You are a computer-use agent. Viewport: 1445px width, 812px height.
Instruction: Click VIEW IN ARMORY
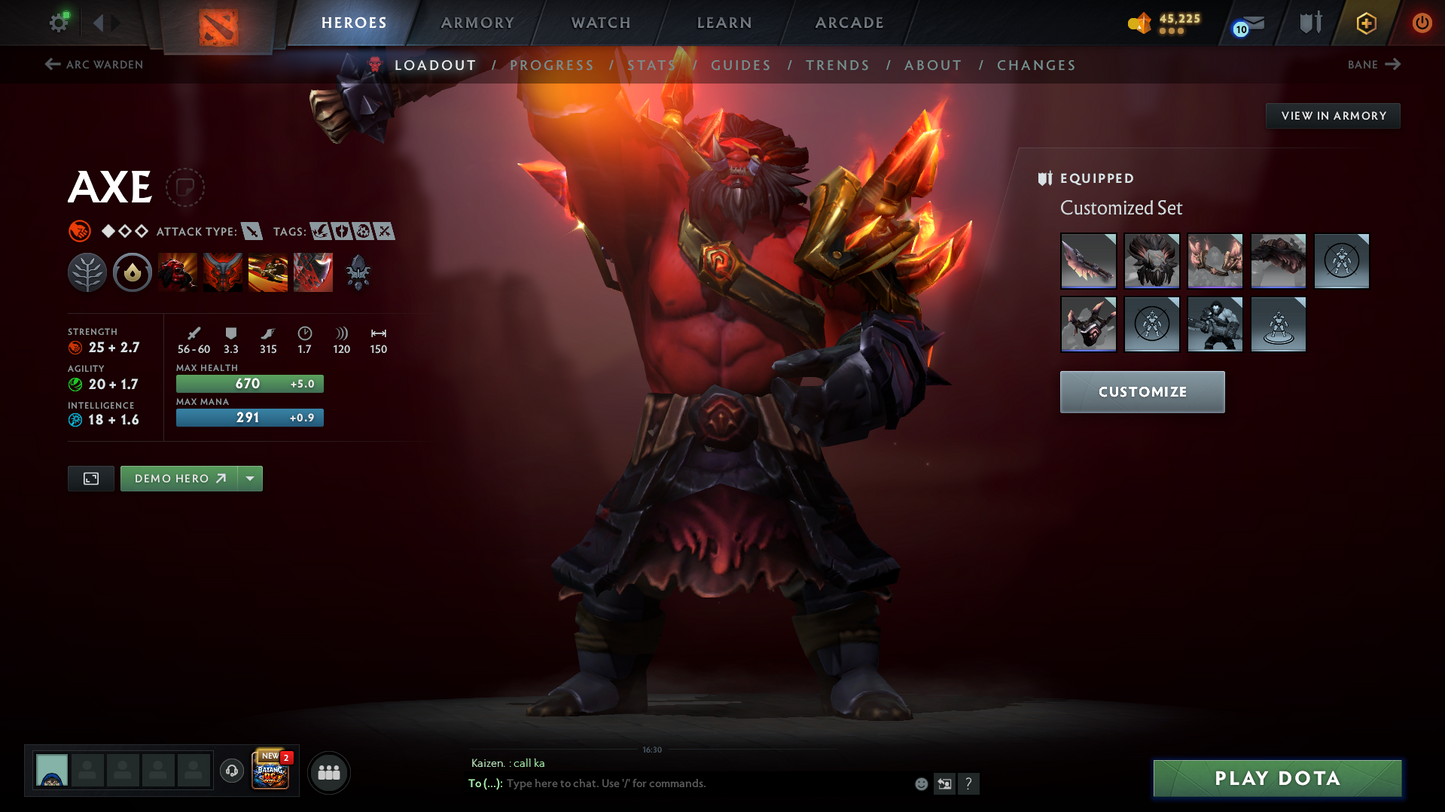click(x=1332, y=115)
